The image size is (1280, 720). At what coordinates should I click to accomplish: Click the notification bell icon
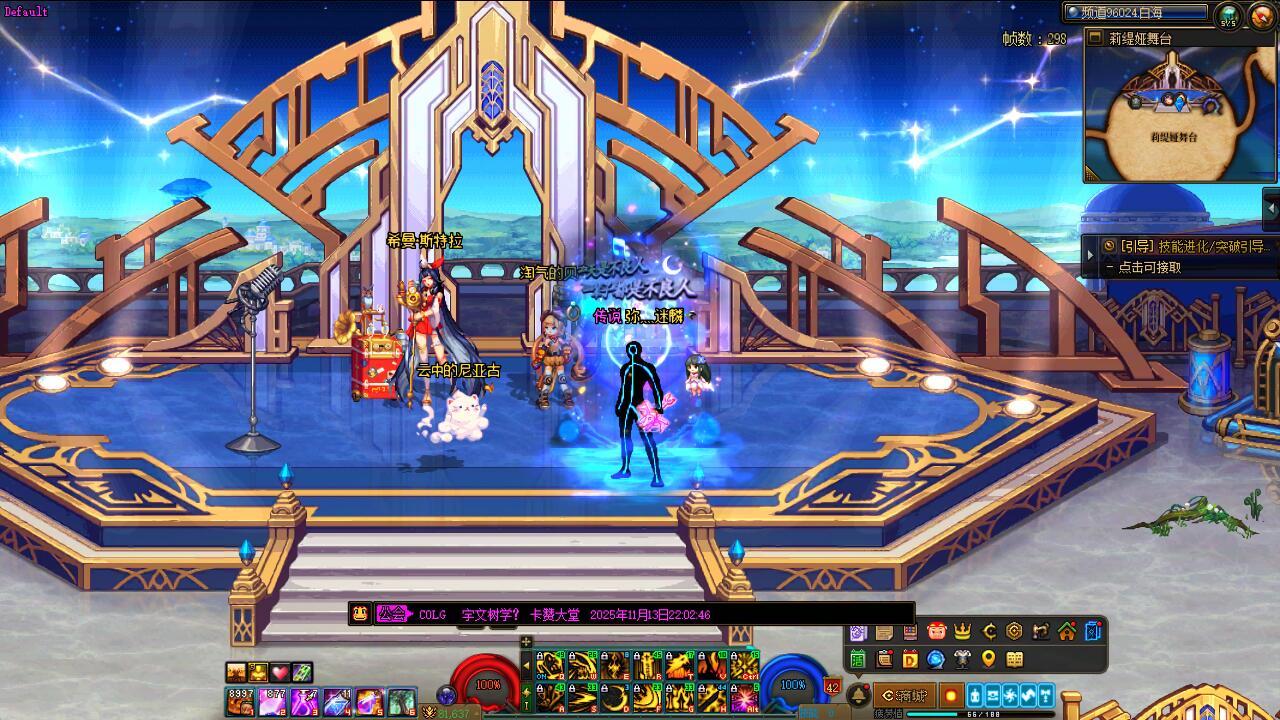click(x=858, y=696)
